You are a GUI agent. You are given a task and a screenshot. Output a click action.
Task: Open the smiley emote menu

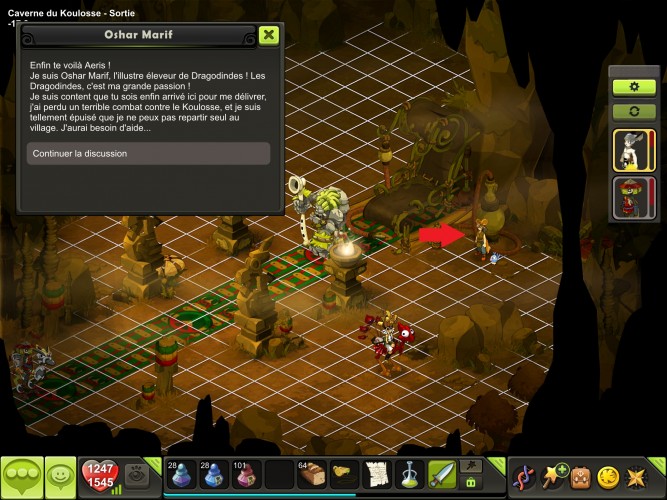[61, 476]
